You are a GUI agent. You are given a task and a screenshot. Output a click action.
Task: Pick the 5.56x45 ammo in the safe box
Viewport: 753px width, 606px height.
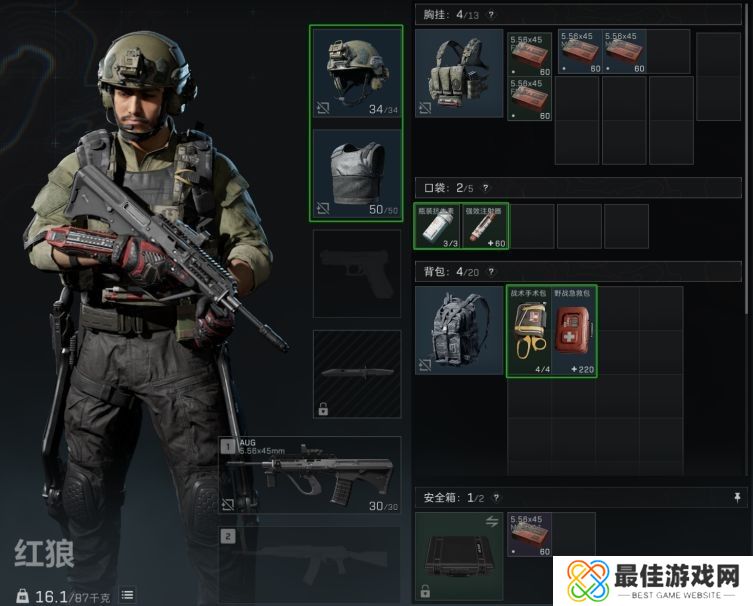(529, 535)
